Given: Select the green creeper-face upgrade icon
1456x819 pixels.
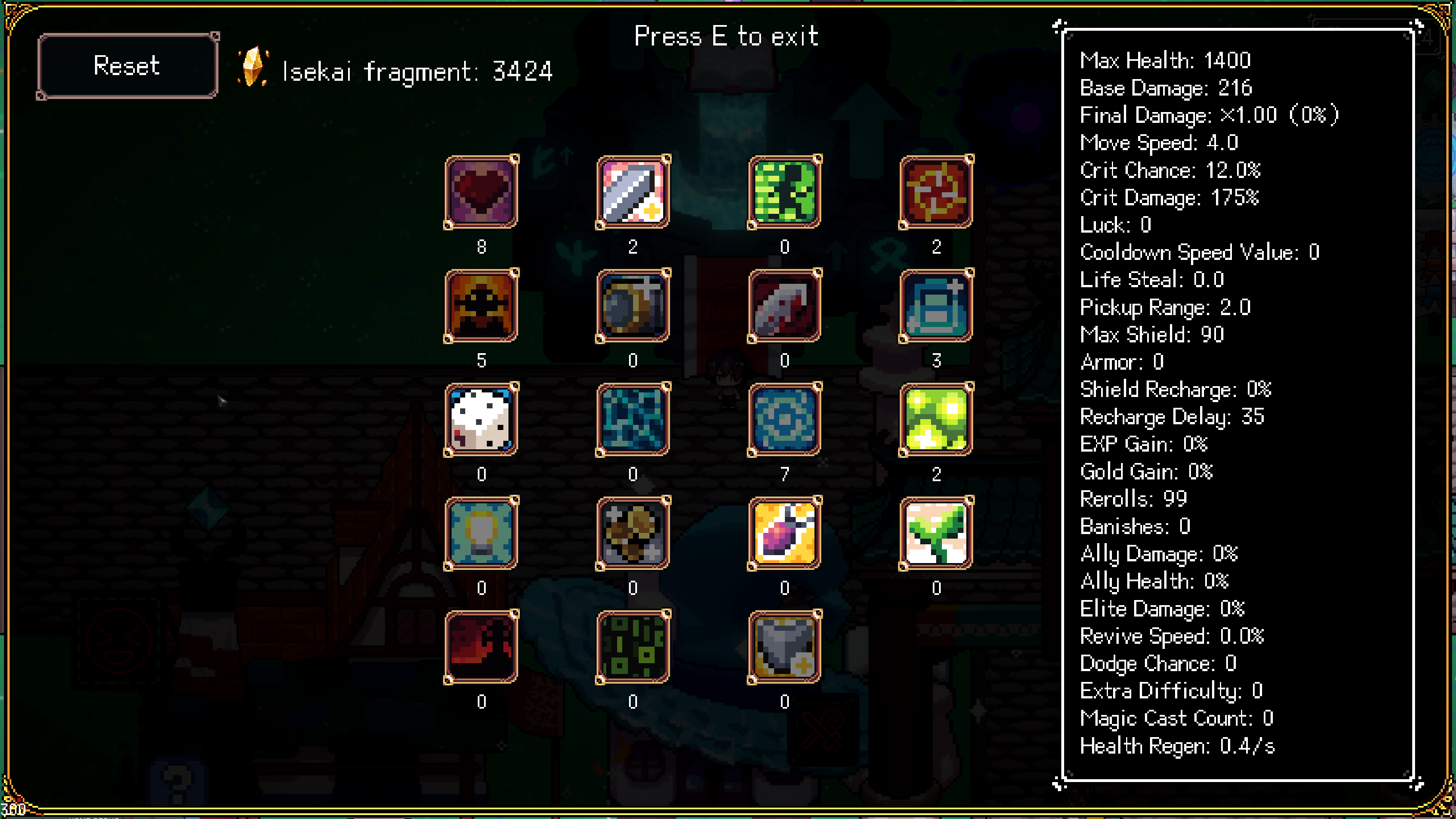Looking at the screenshot, I should (785, 192).
